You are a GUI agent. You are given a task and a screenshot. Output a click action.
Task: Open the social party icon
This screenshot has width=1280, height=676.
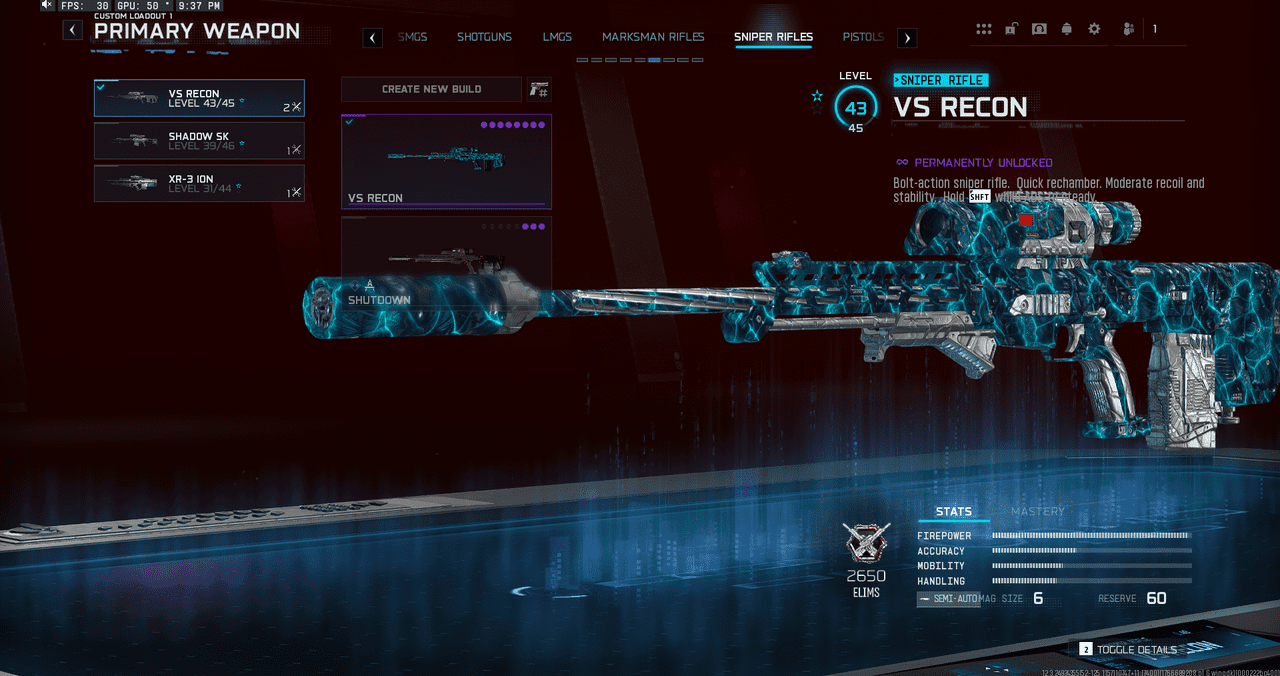(1129, 29)
